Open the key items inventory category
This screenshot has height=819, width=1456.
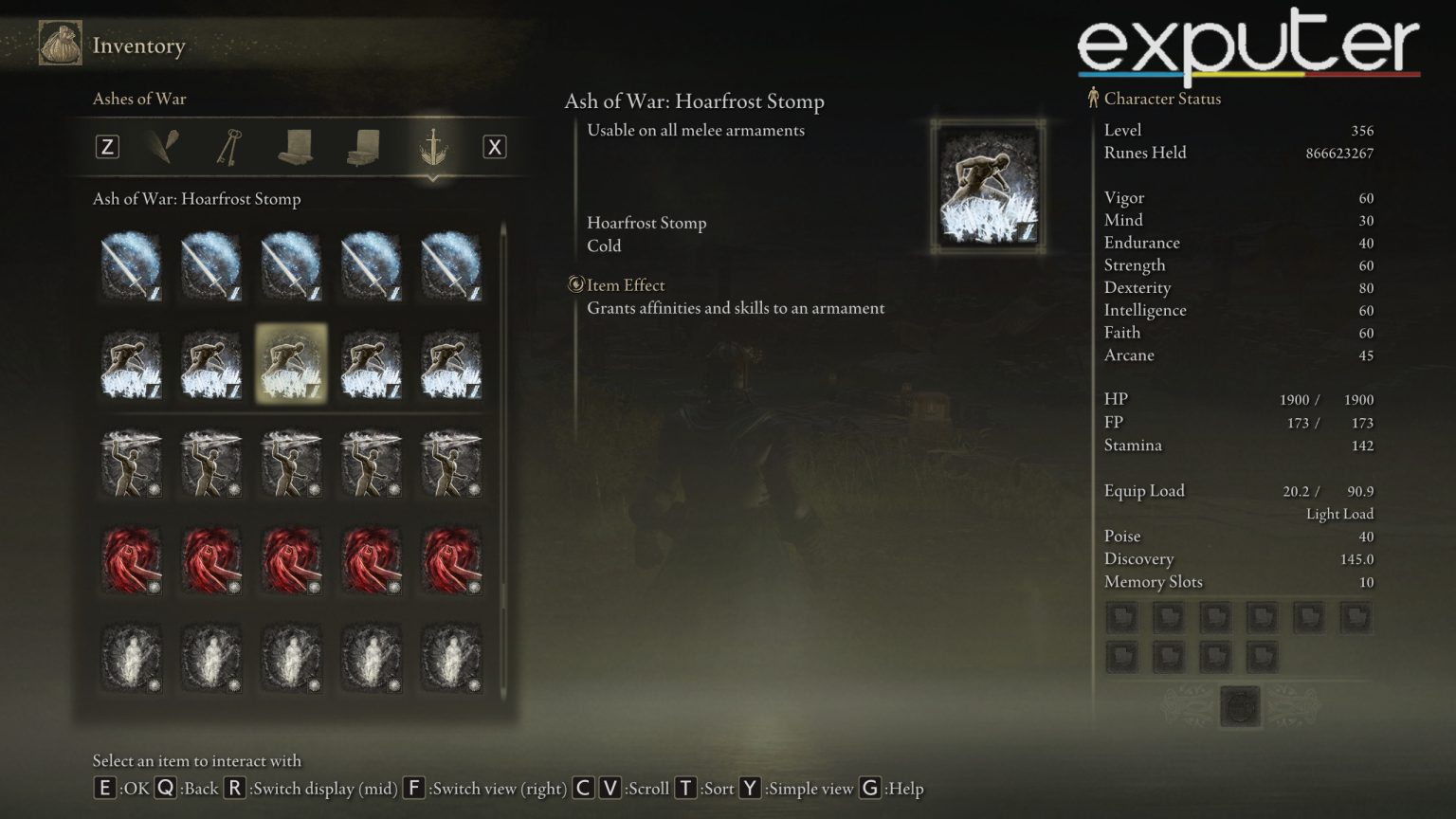pyautogui.click(x=229, y=147)
